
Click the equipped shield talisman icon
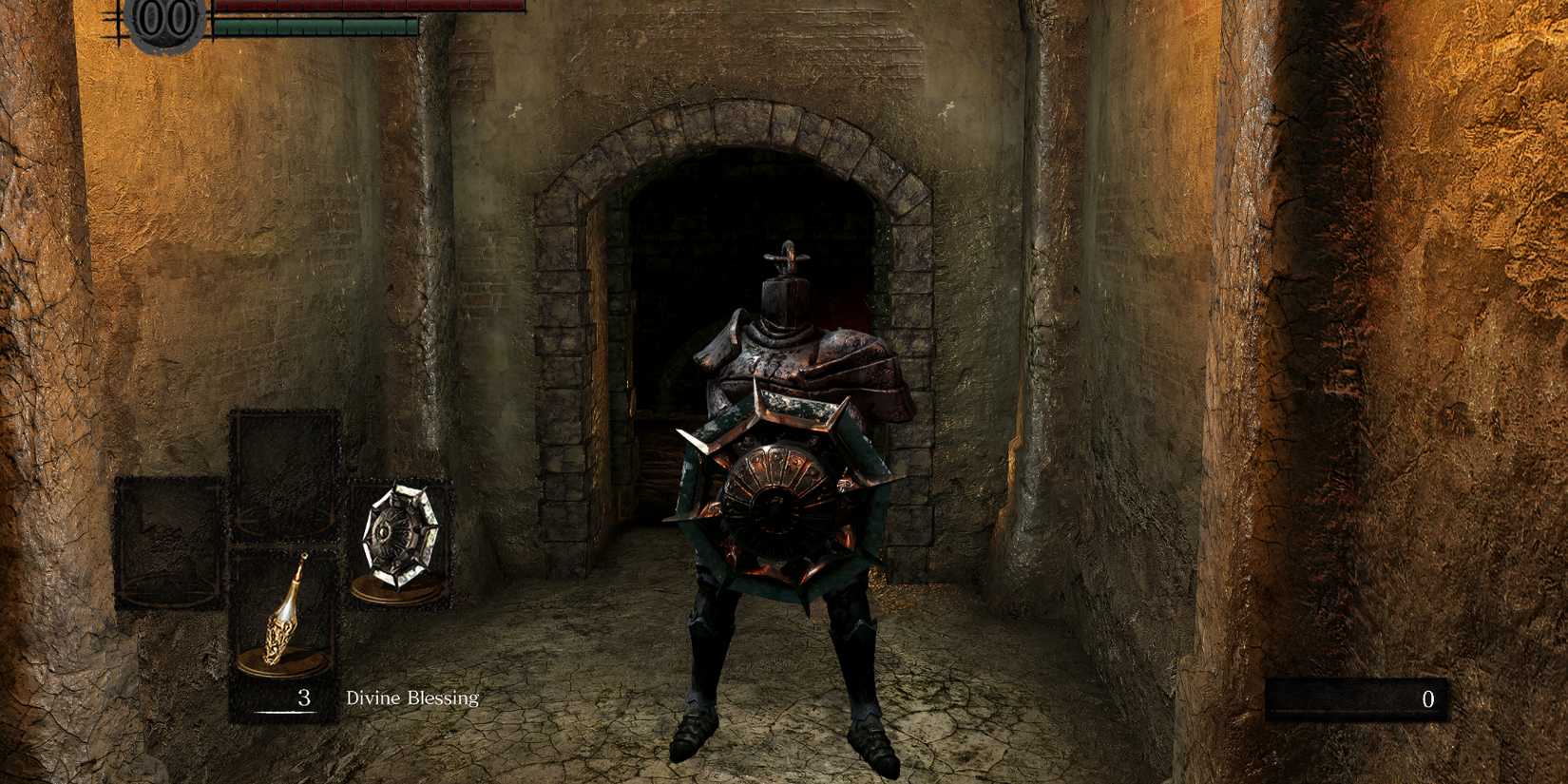click(x=400, y=535)
